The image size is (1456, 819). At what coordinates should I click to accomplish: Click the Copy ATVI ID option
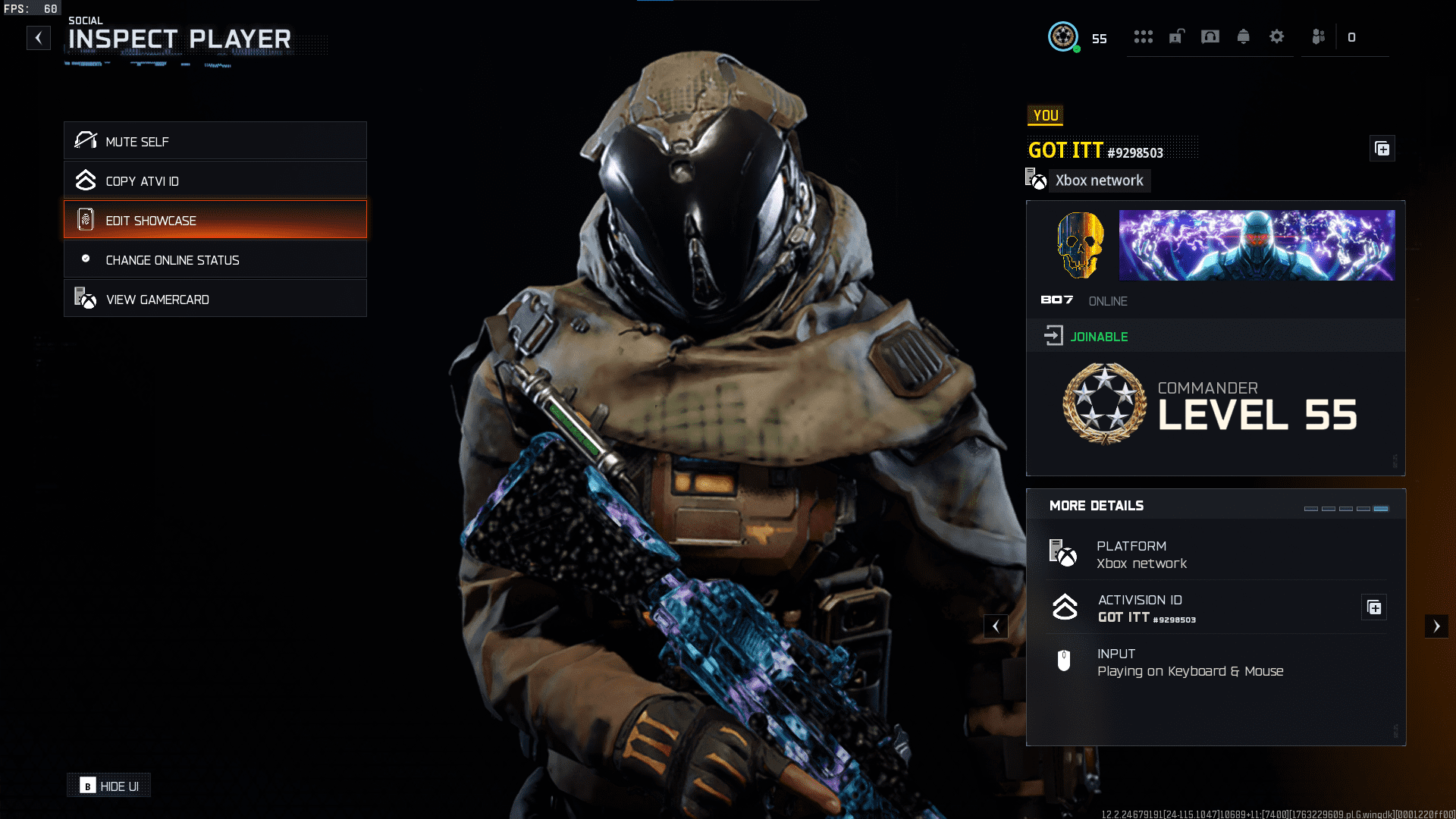pos(215,180)
